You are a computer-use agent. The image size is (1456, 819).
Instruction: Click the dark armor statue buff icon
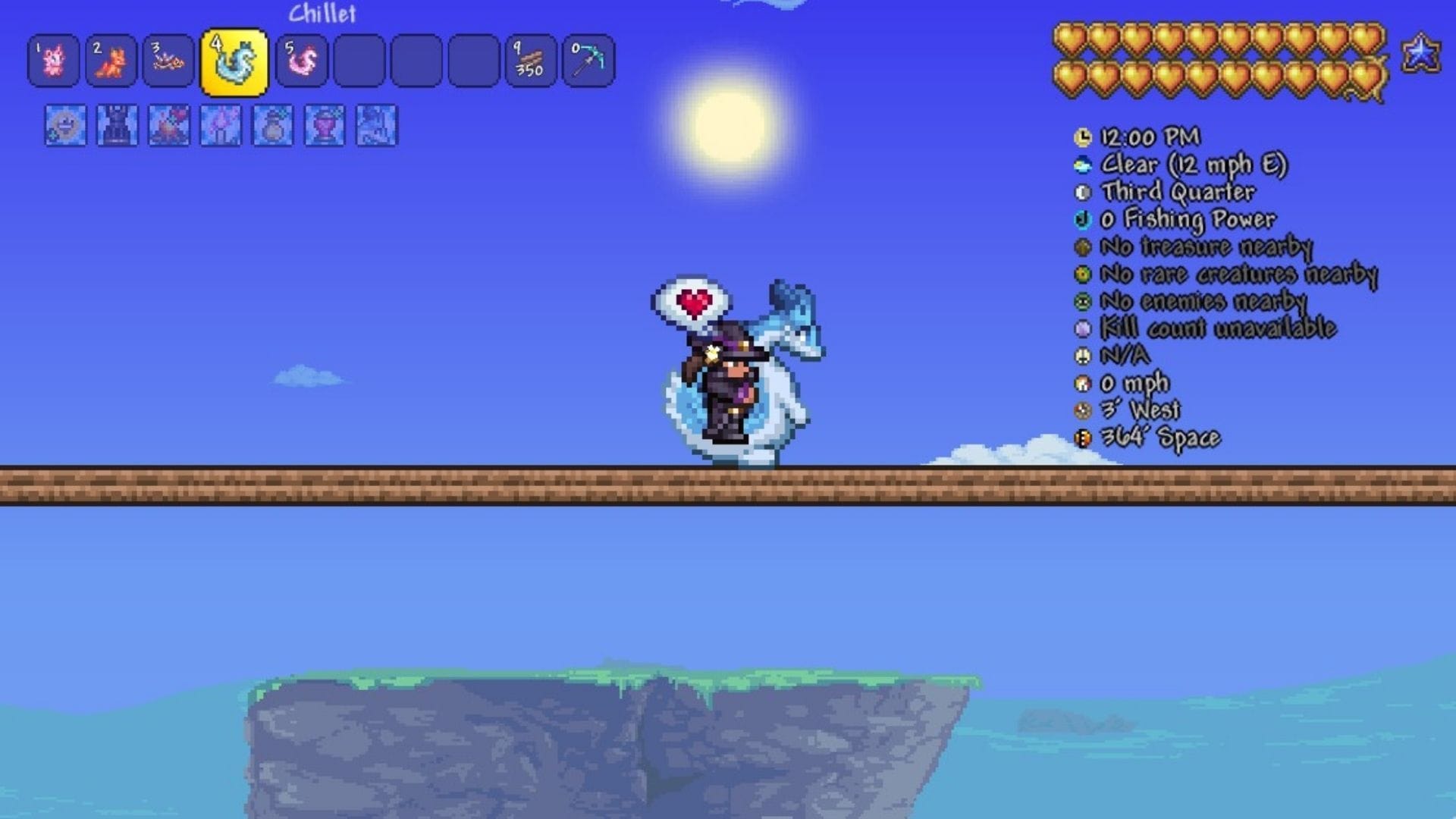(x=118, y=125)
